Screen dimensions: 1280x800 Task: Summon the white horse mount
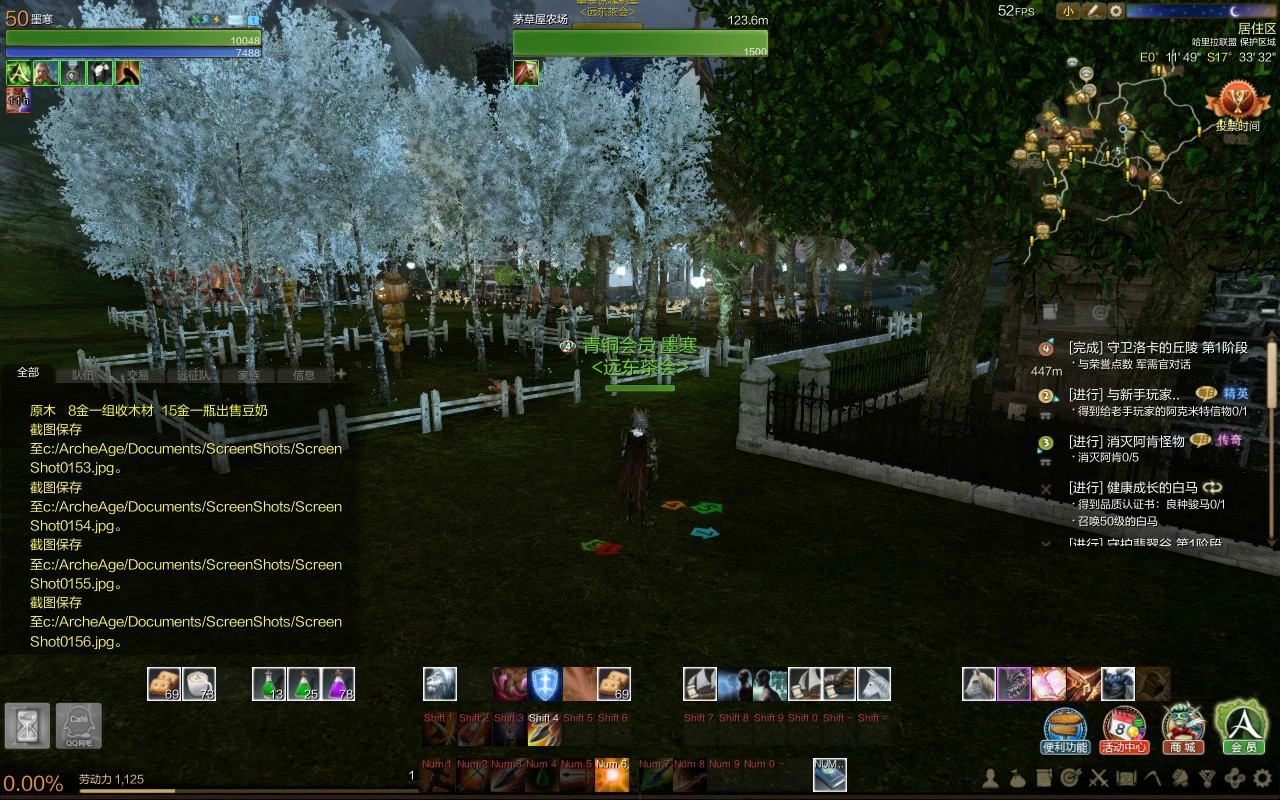point(979,684)
